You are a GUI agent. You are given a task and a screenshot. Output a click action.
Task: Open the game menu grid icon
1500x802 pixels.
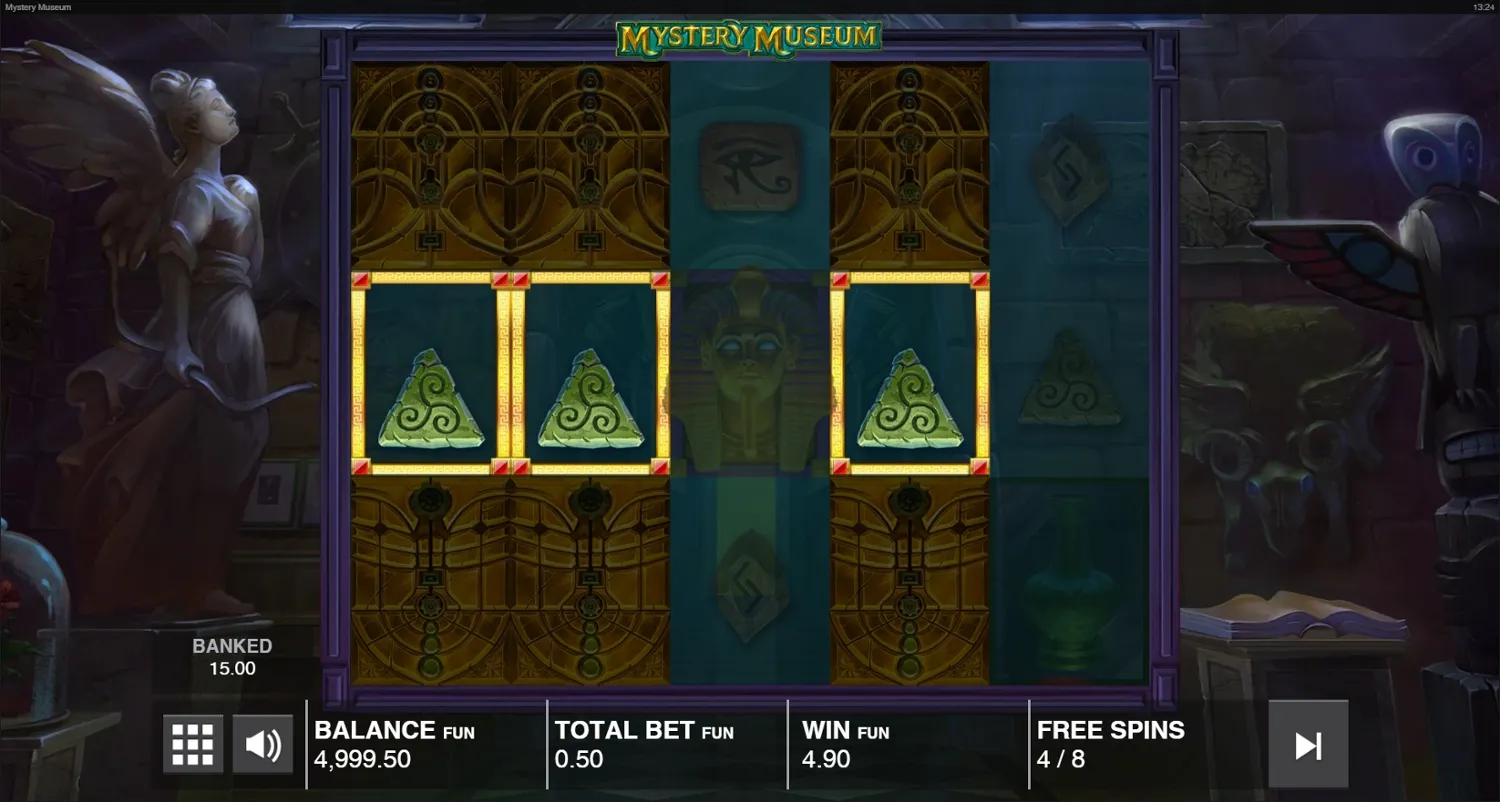[x=191, y=743]
